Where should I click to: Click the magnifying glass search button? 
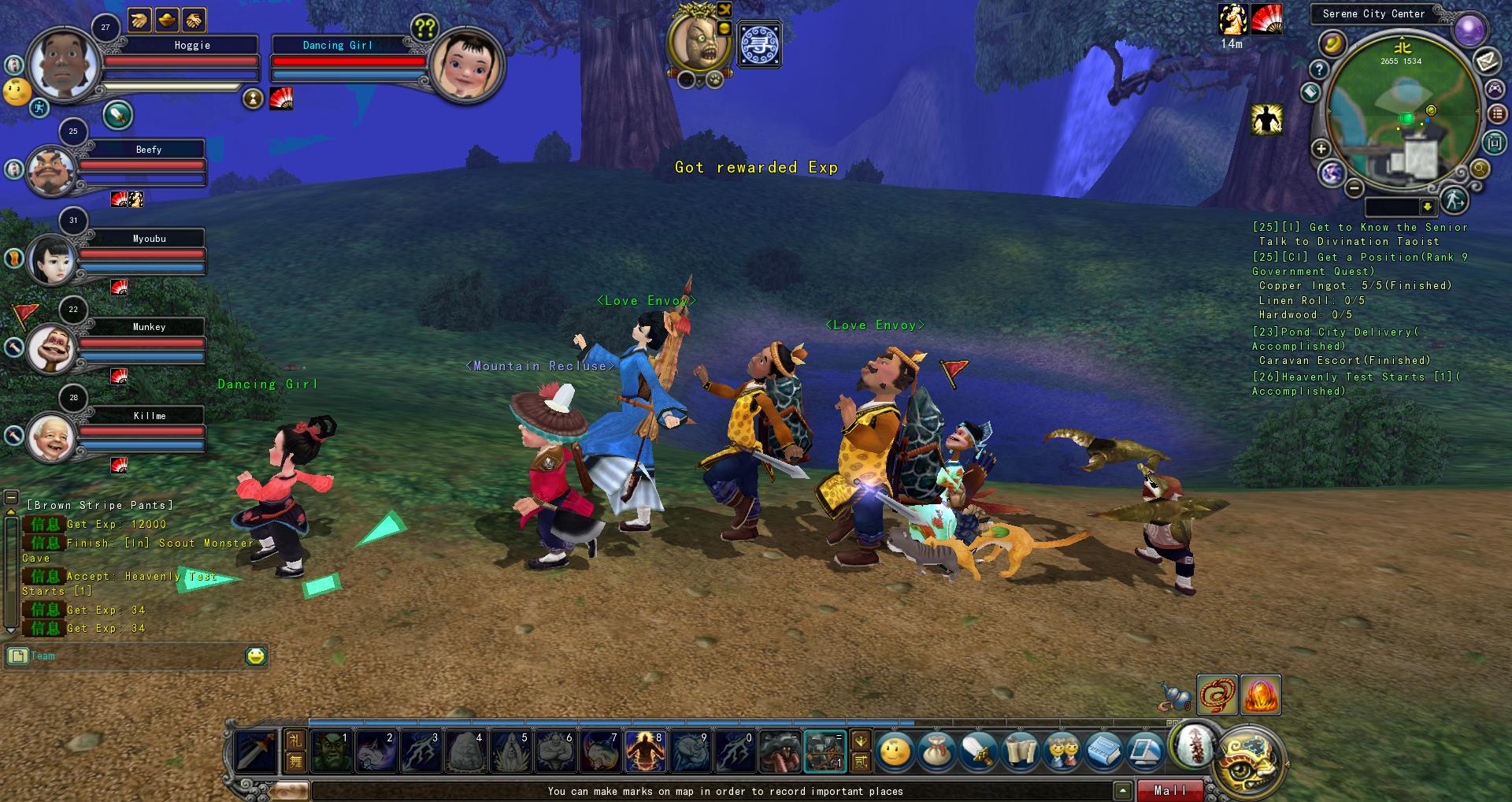click(x=1480, y=169)
